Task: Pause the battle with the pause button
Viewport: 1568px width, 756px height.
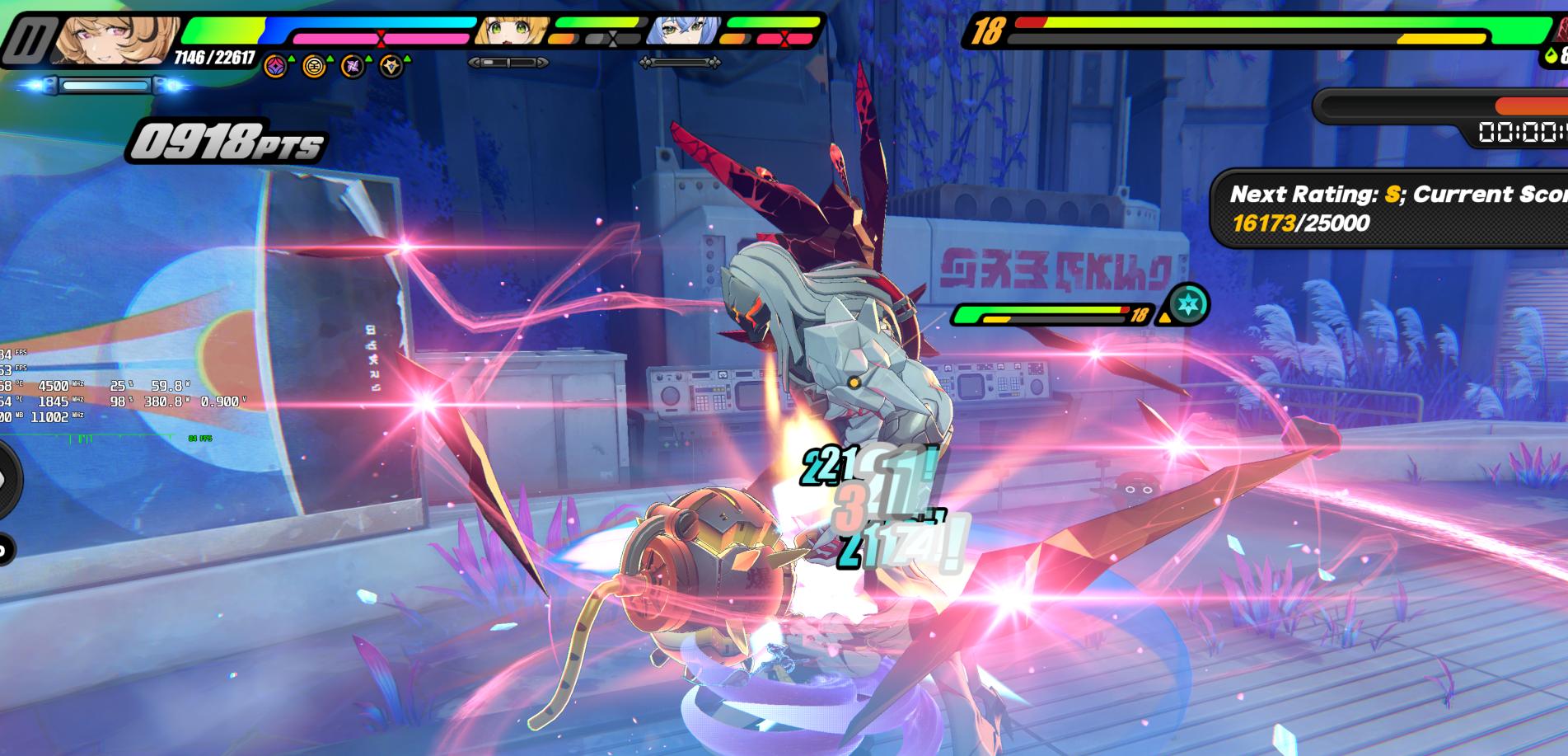Action: 27,40
